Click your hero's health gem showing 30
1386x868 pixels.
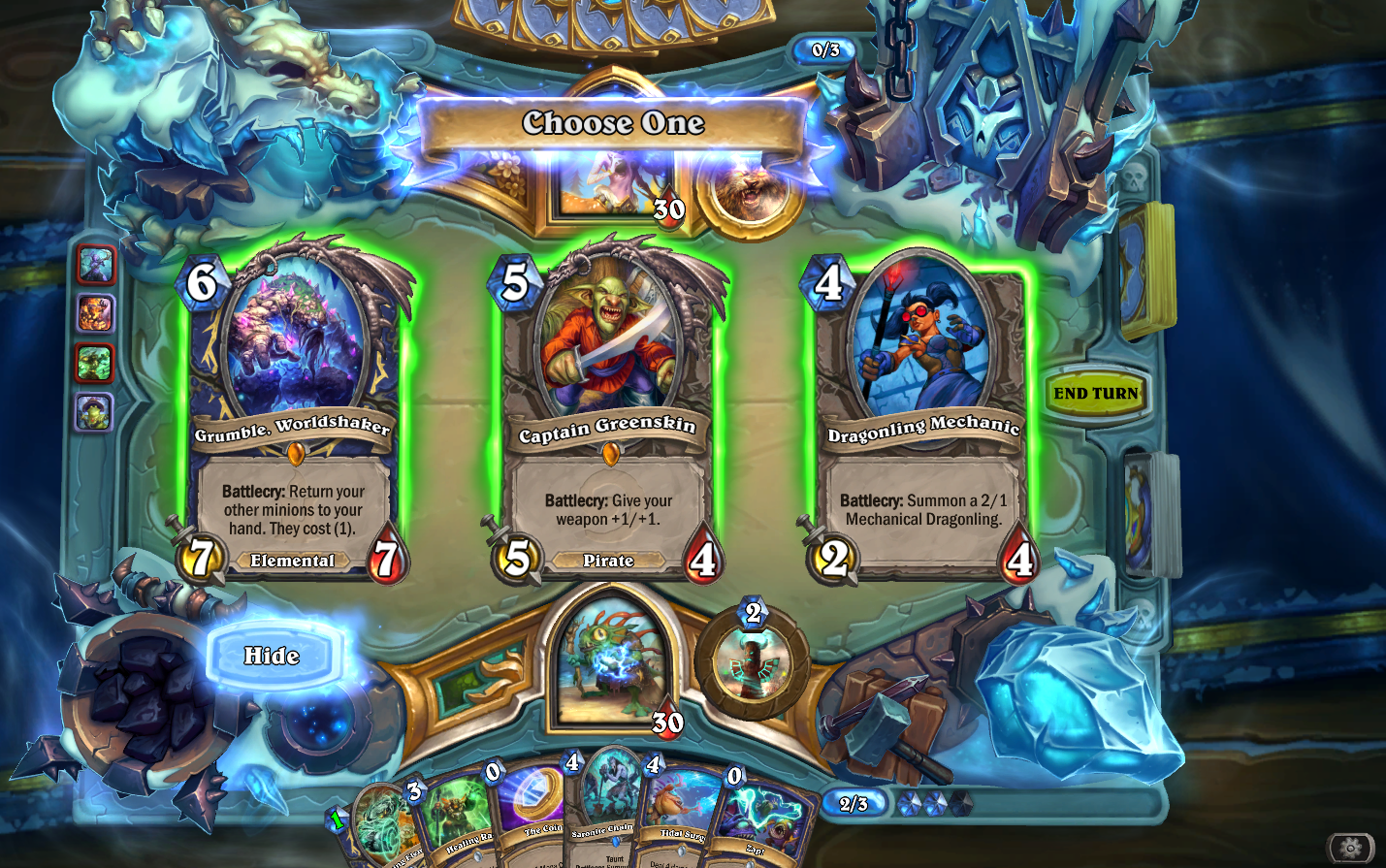click(668, 722)
